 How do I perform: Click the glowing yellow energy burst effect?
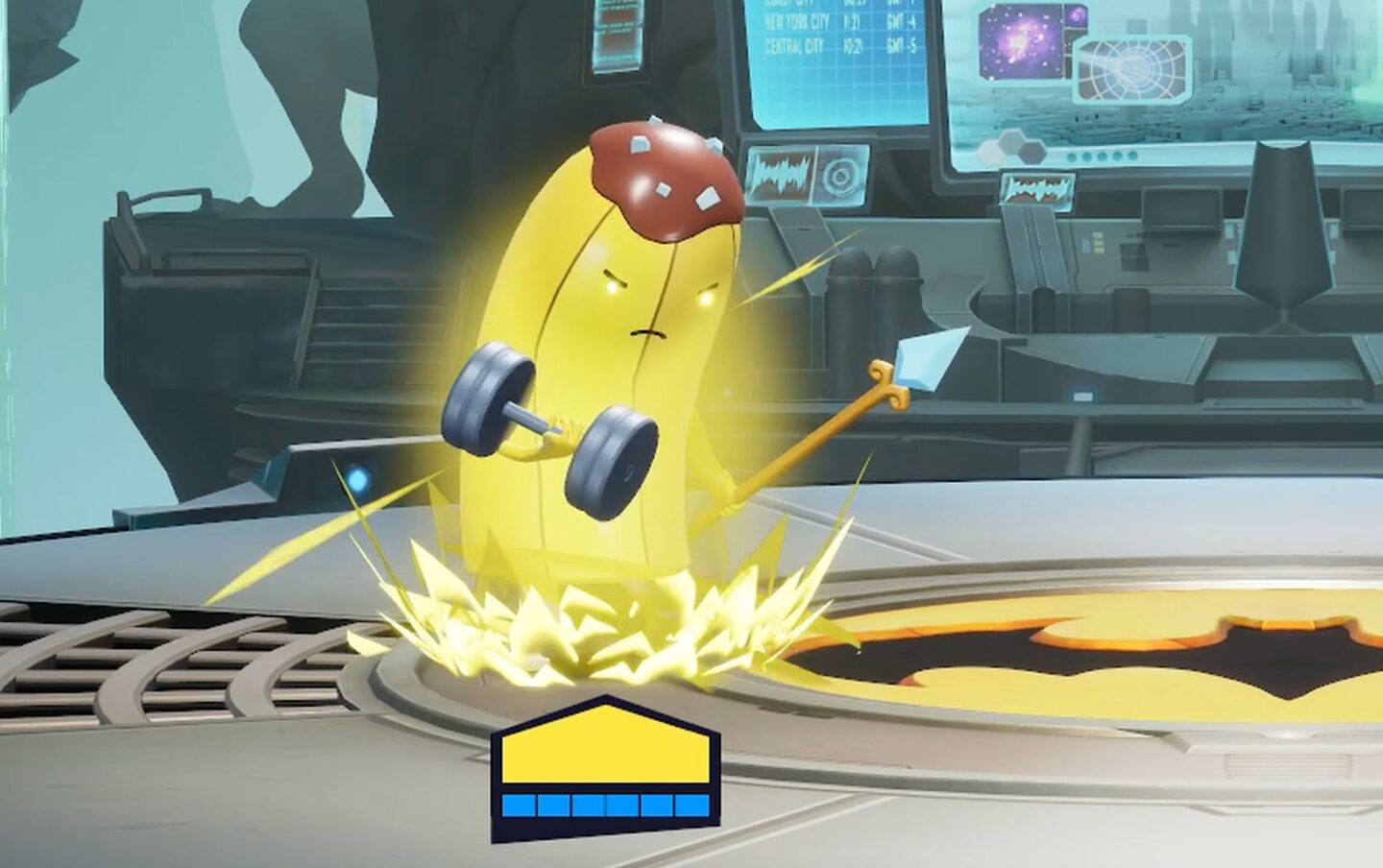(595, 624)
